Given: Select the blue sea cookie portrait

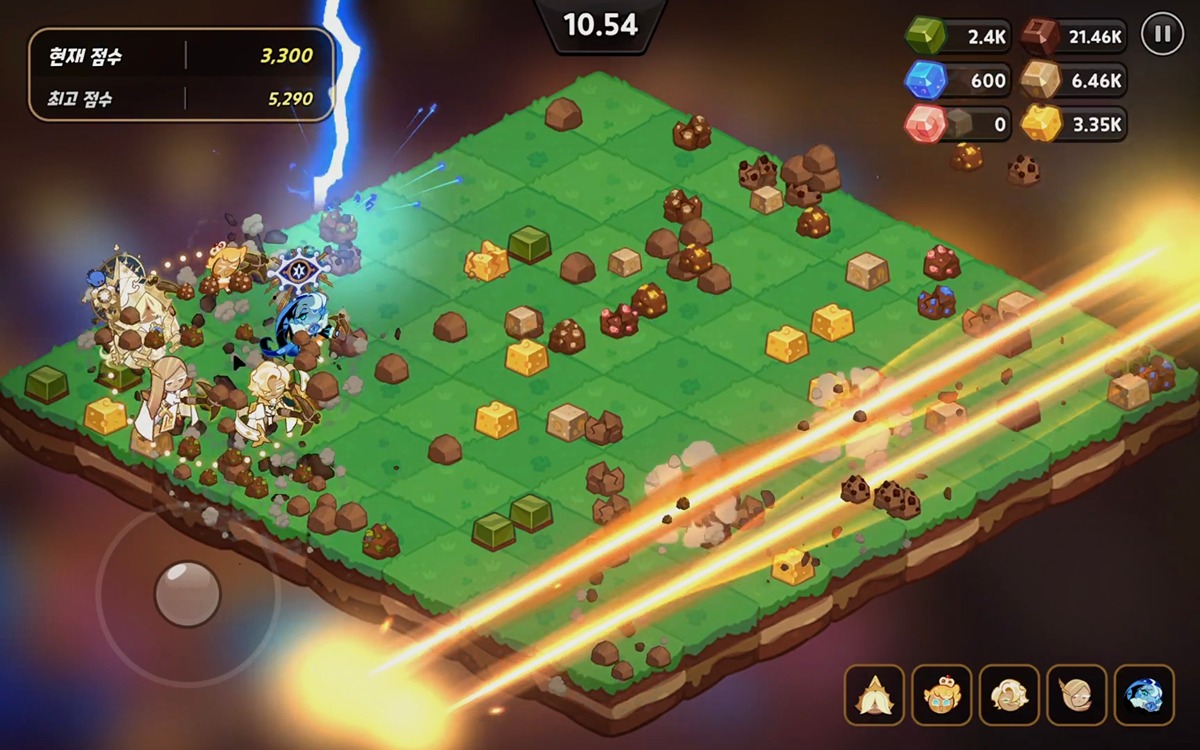Looking at the screenshot, I should (x=1143, y=695).
